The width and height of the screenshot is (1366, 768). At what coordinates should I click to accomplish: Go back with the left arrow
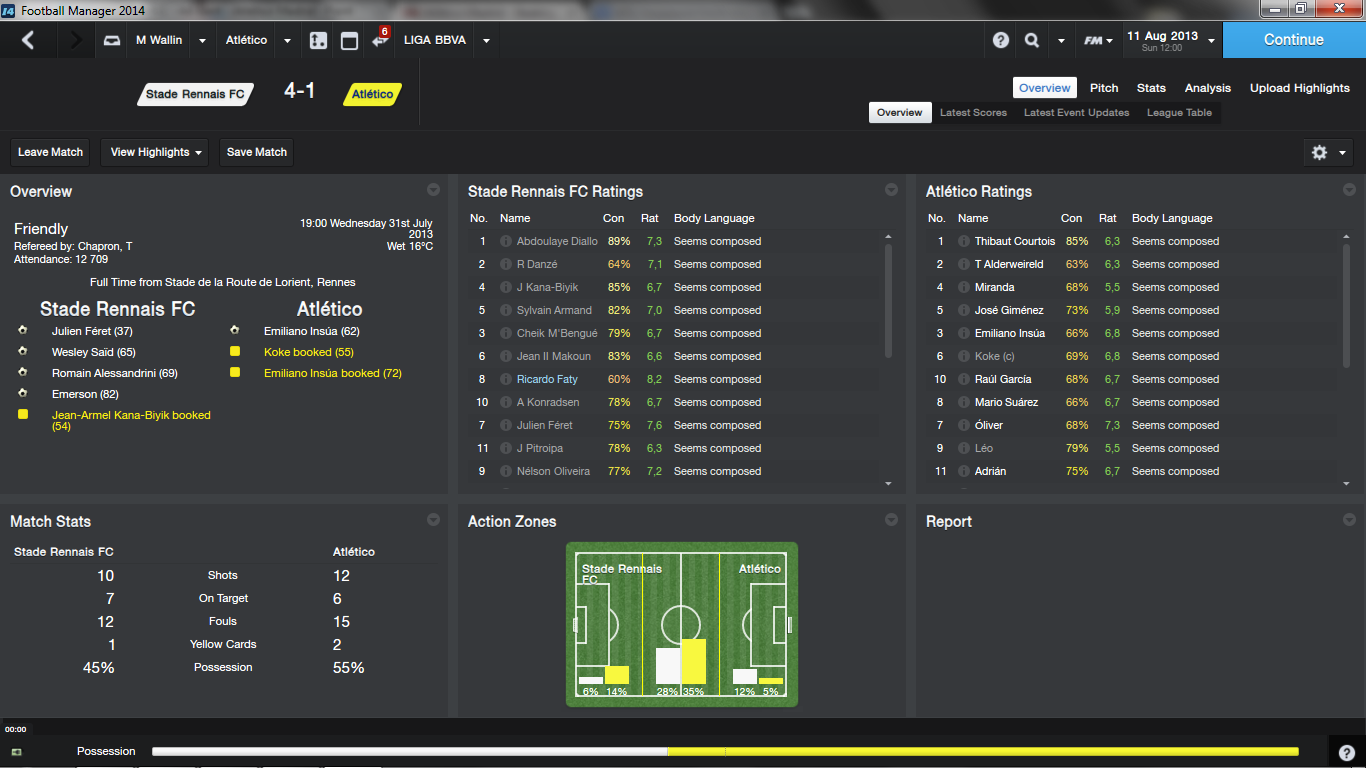tap(28, 40)
